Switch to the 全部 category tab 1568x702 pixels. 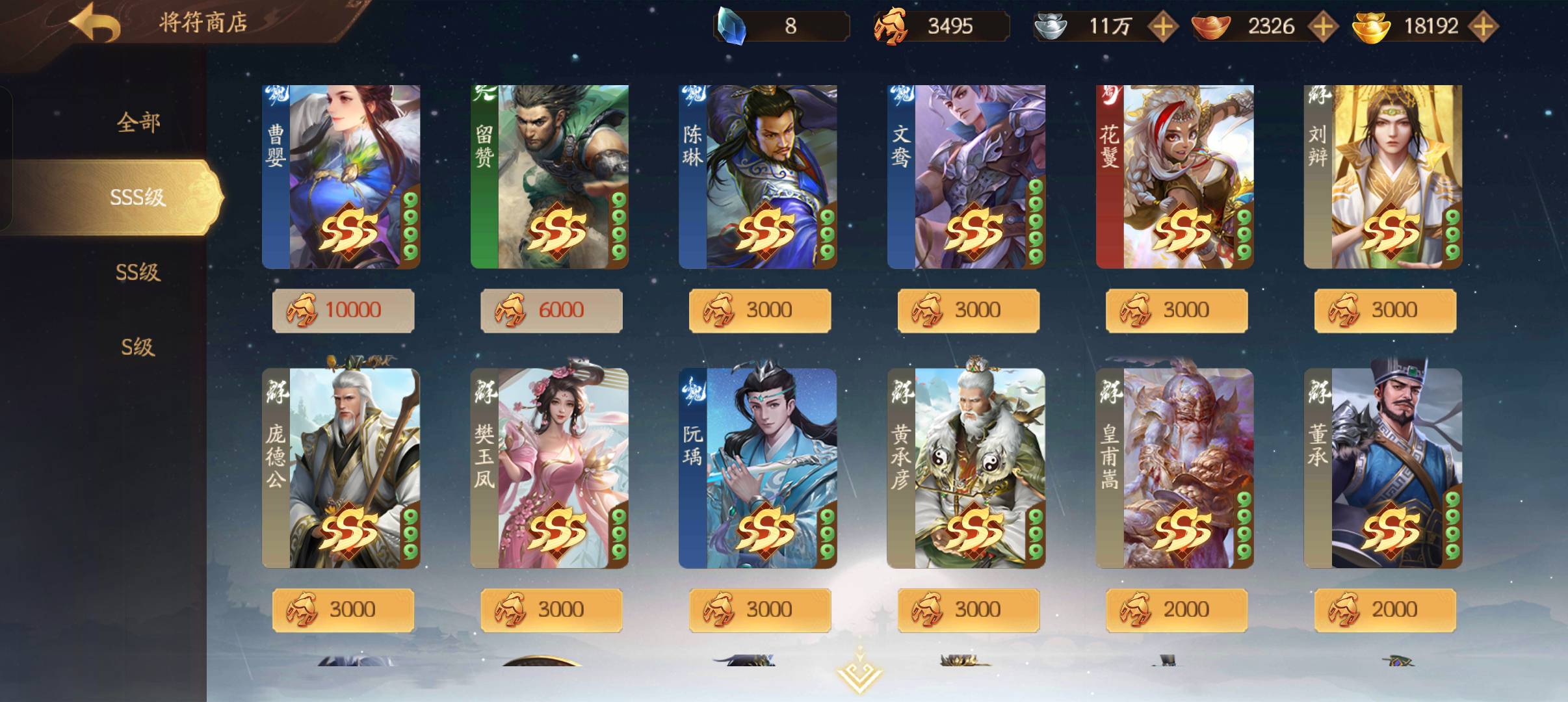(138, 122)
